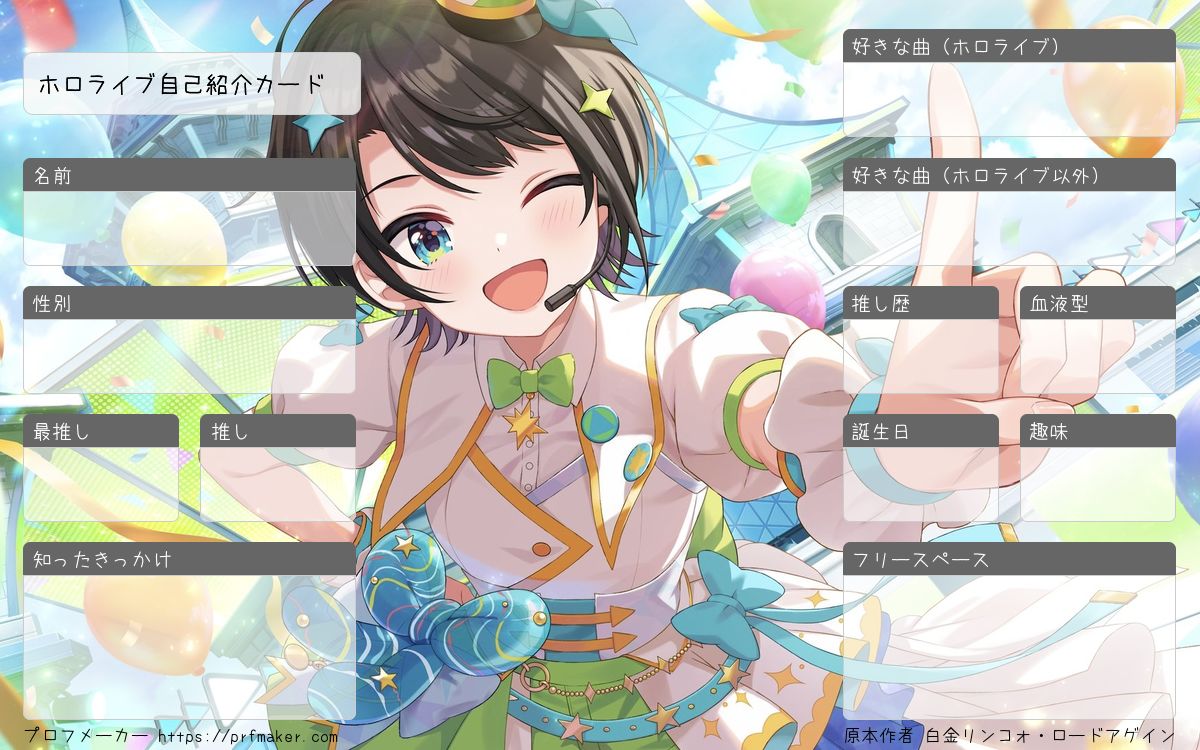Select the 趣味 field box
The image size is (1200, 750).
pos(1098,483)
